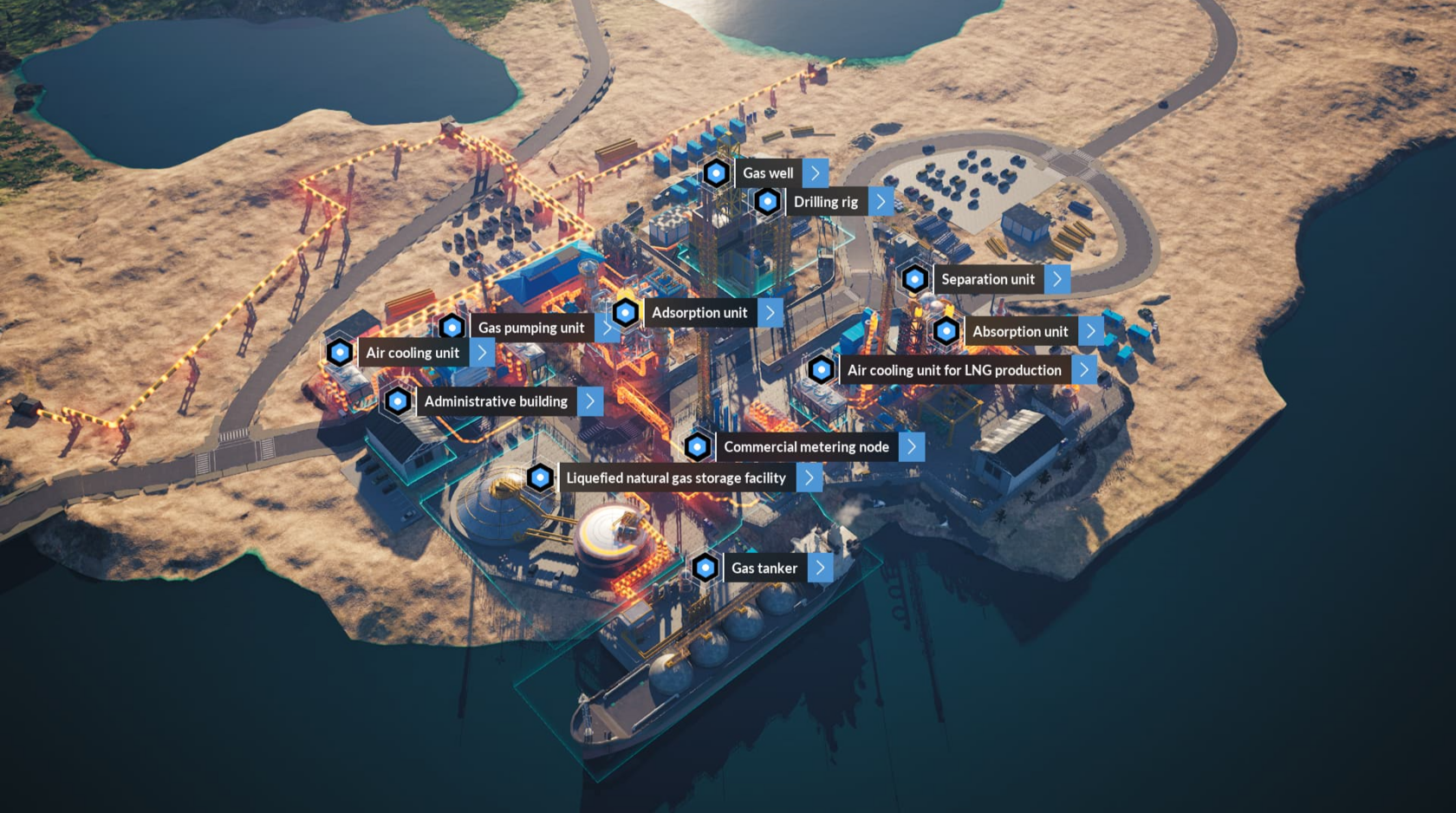Click the hexagon icon beside Gas tanker
Viewport: 1456px width, 813px height.
(705, 569)
